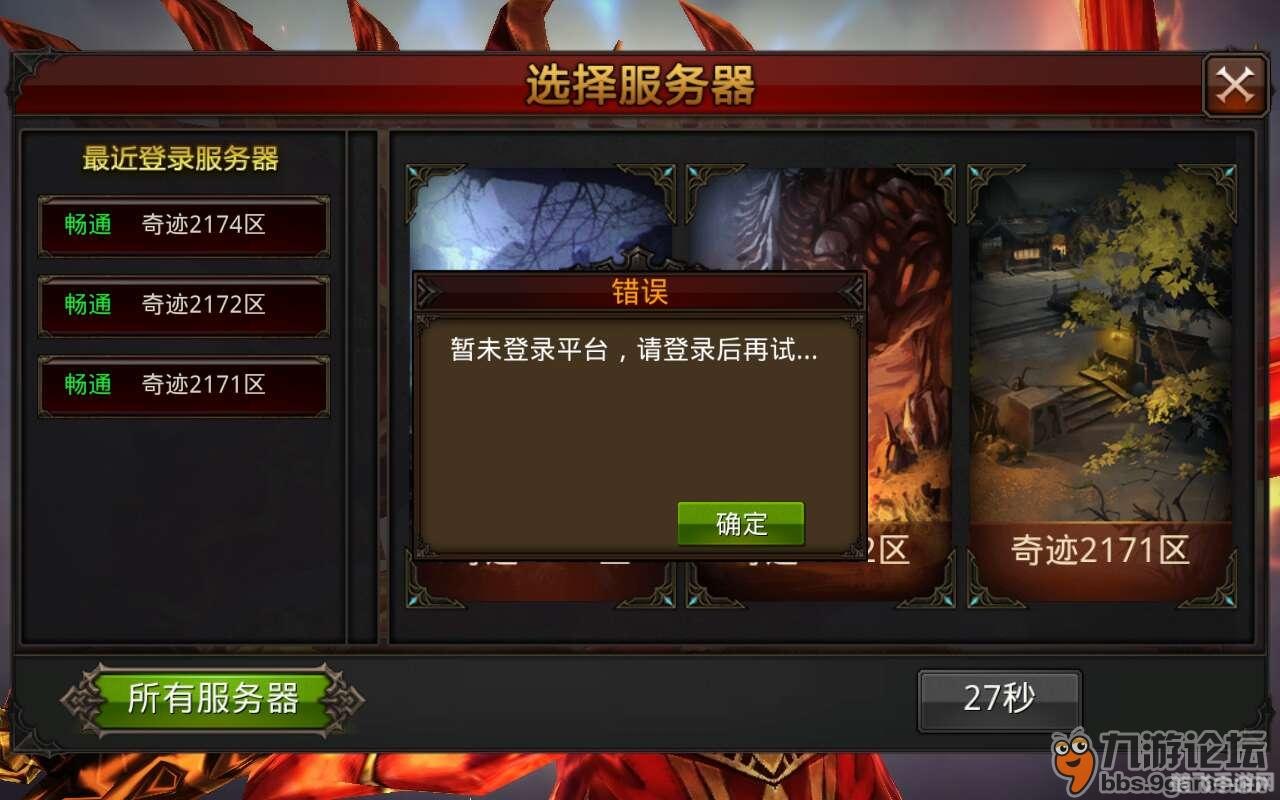Click the 畅通 status beside 奇迹2172区

(86, 306)
